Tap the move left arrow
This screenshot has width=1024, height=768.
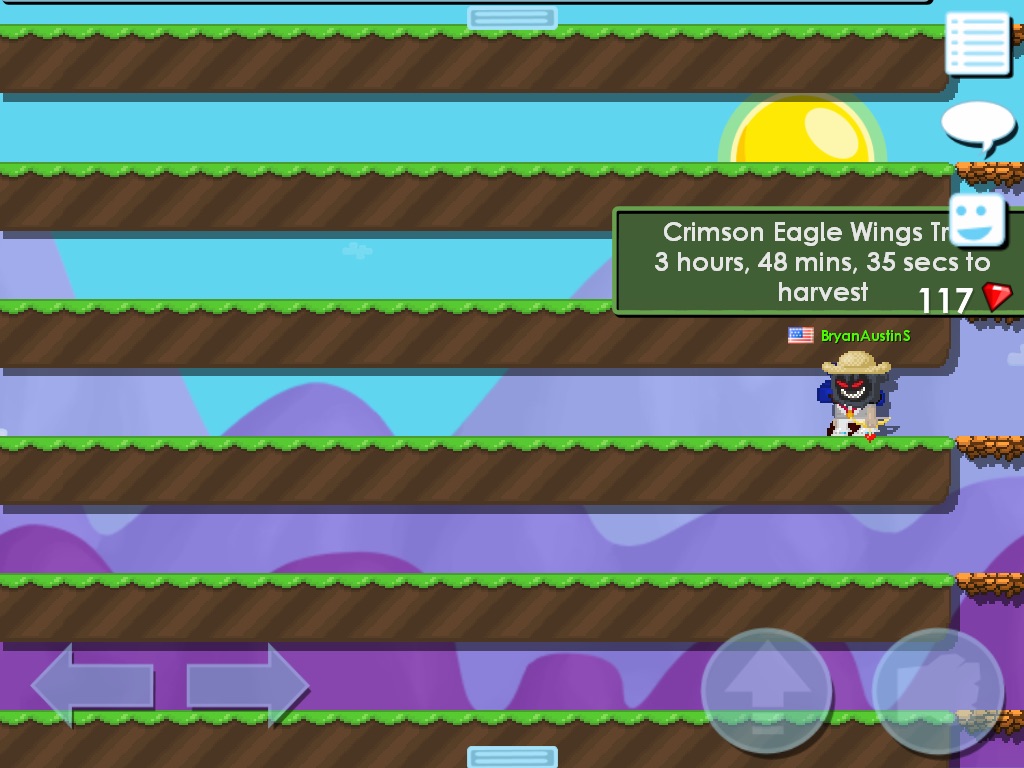tap(92, 685)
